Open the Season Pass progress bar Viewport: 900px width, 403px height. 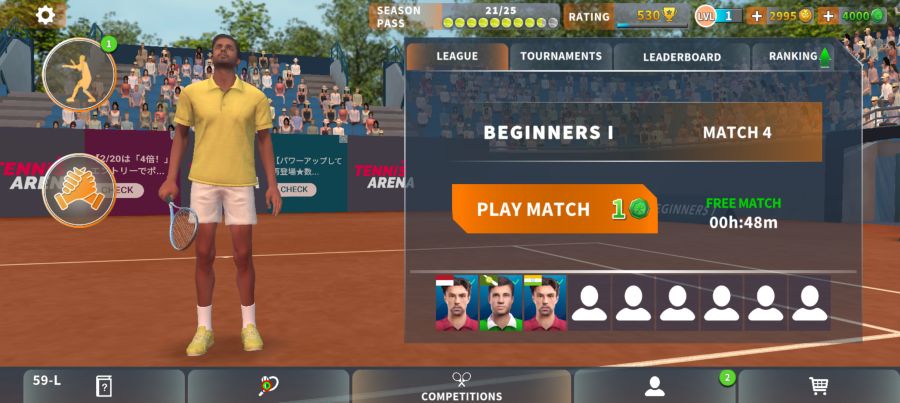tap(466, 16)
